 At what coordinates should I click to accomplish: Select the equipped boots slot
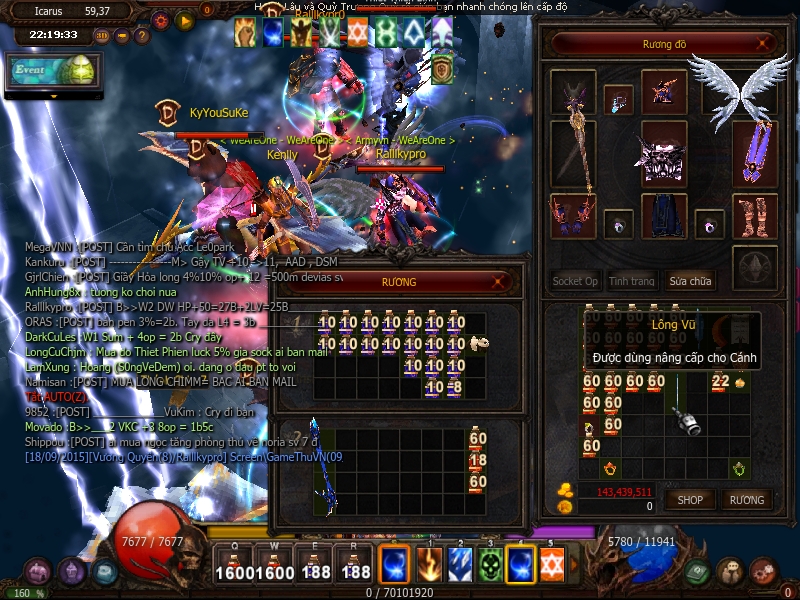(755, 216)
